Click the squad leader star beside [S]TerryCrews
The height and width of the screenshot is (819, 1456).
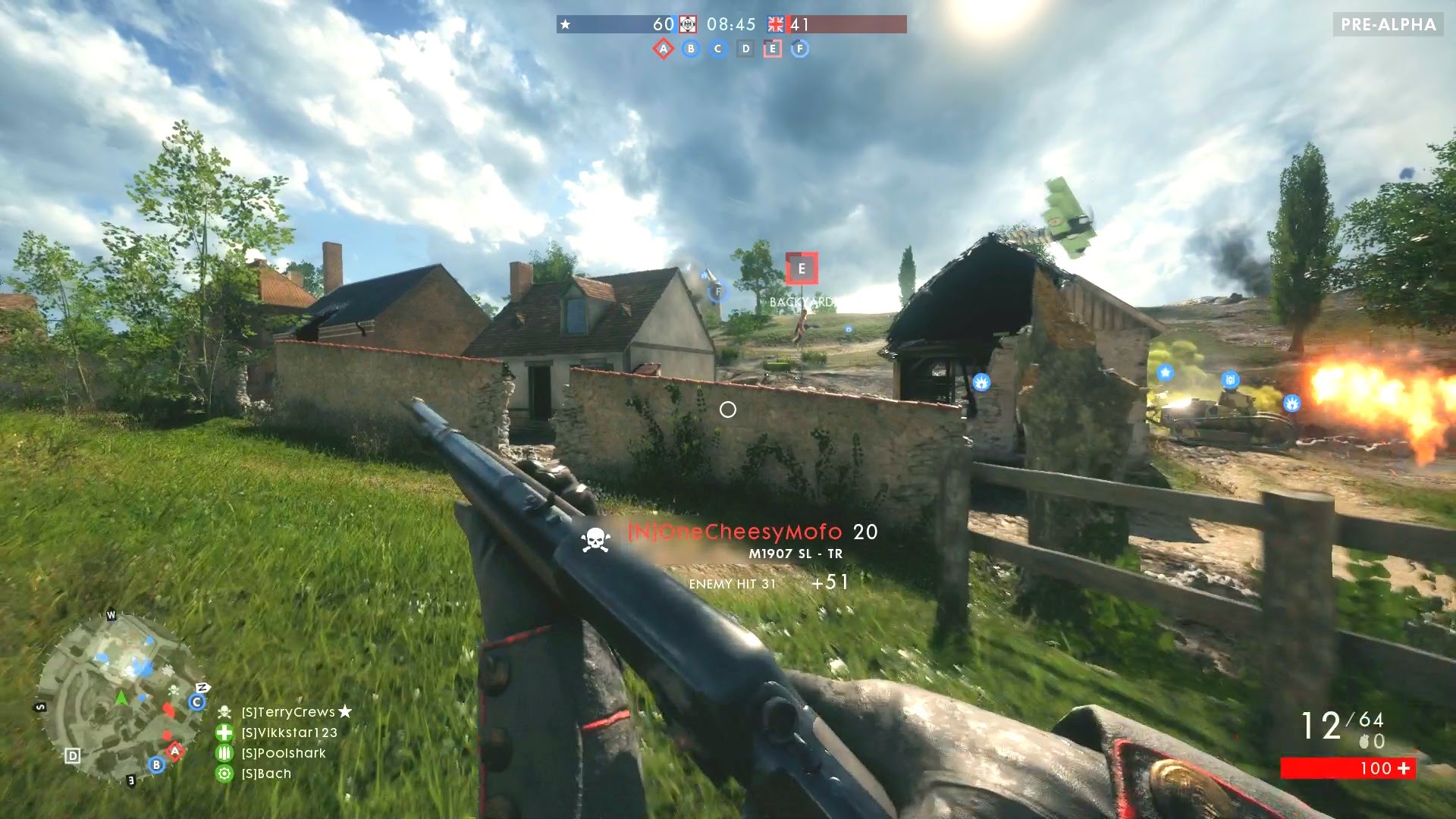(344, 713)
